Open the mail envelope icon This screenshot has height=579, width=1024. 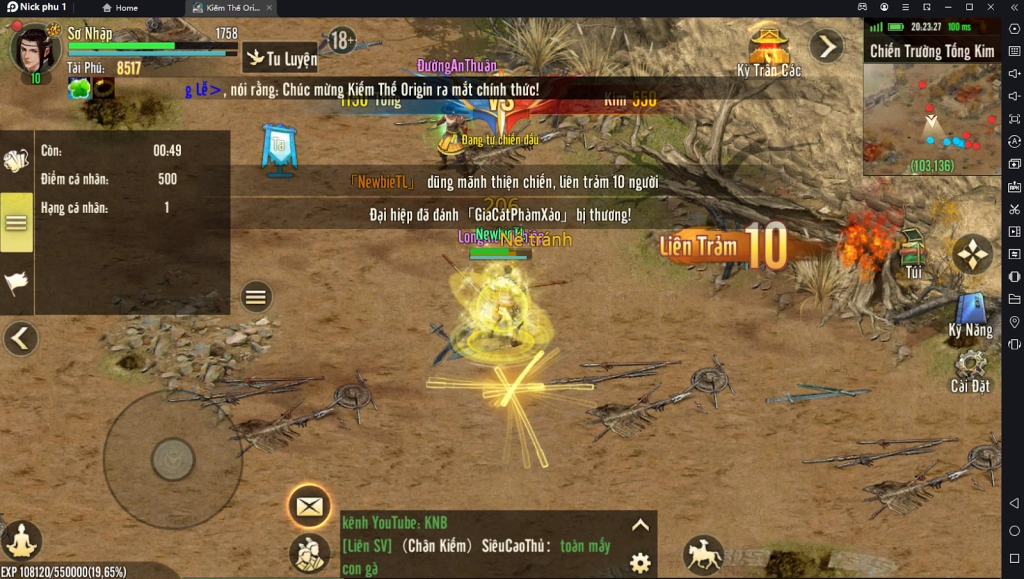point(309,507)
